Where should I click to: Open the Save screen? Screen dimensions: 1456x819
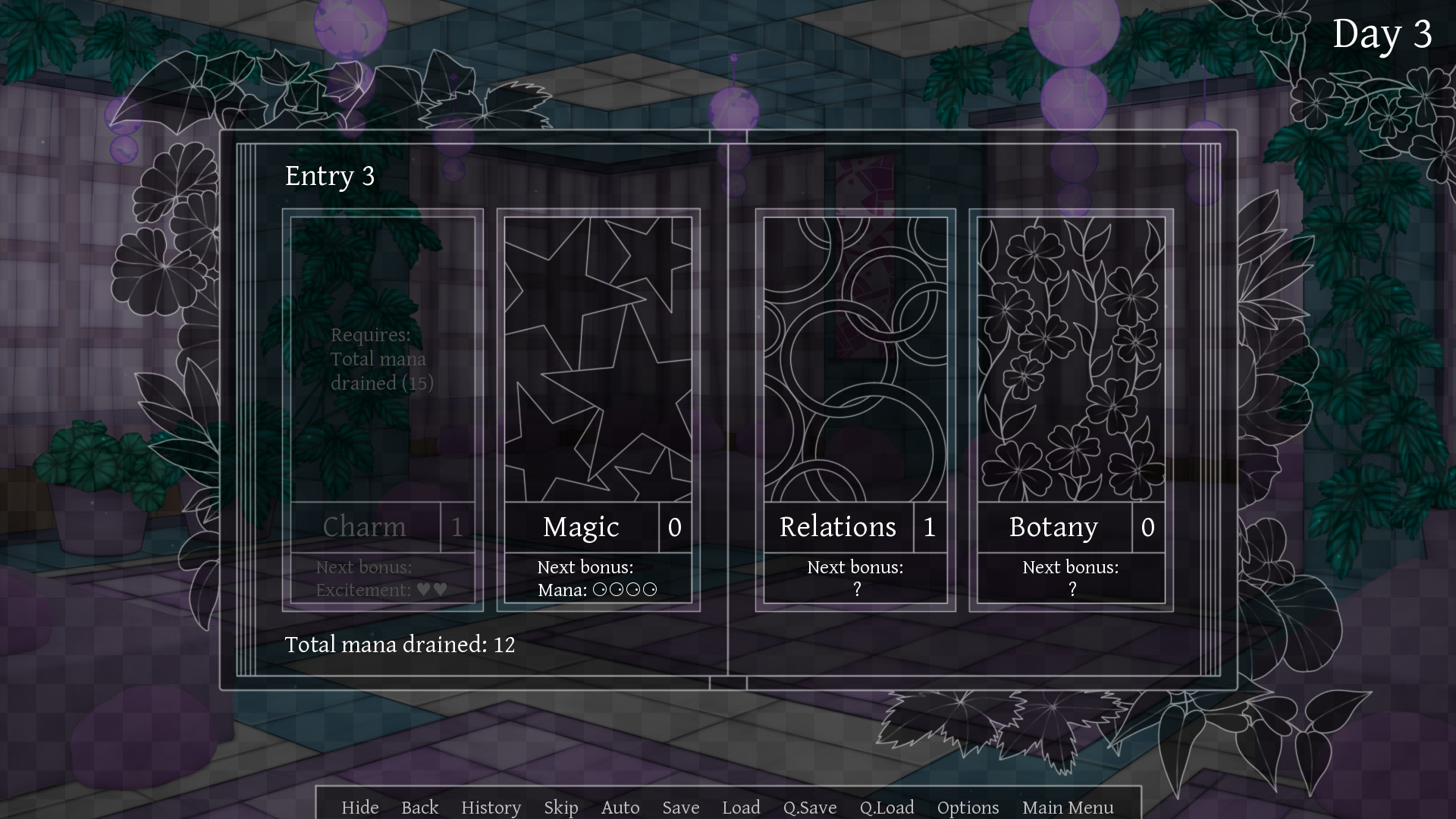[x=680, y=807]
